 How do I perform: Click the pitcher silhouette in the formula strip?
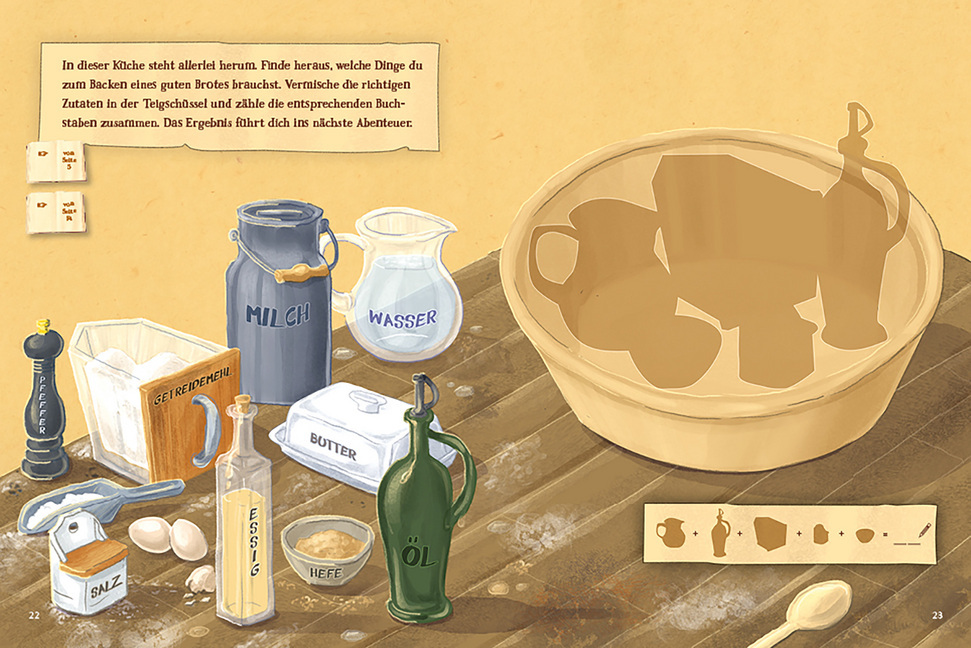[x=670, y=532]
